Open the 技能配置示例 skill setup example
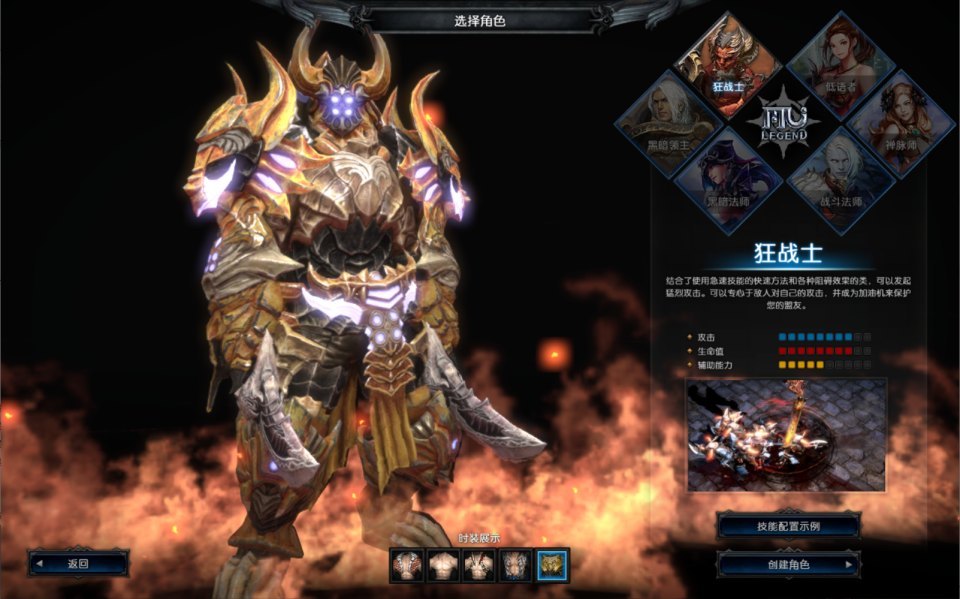This screenshot has height=599, width=960. tap(789, 526)
